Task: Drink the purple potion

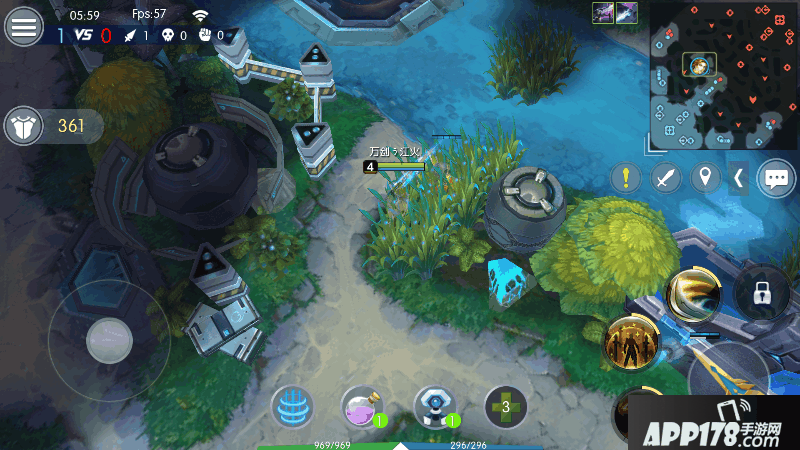Action: click(363, 407)
